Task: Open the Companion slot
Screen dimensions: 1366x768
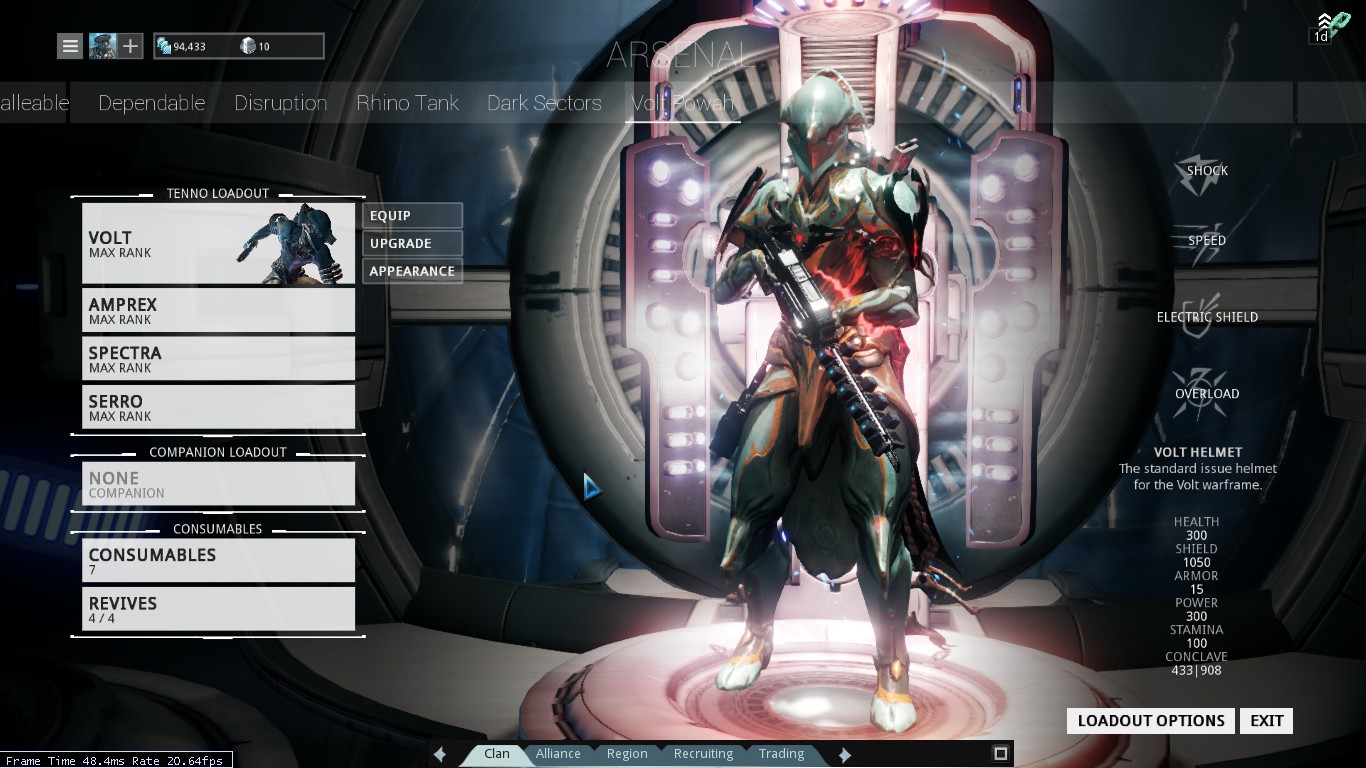Action: (x=218, y=484)
